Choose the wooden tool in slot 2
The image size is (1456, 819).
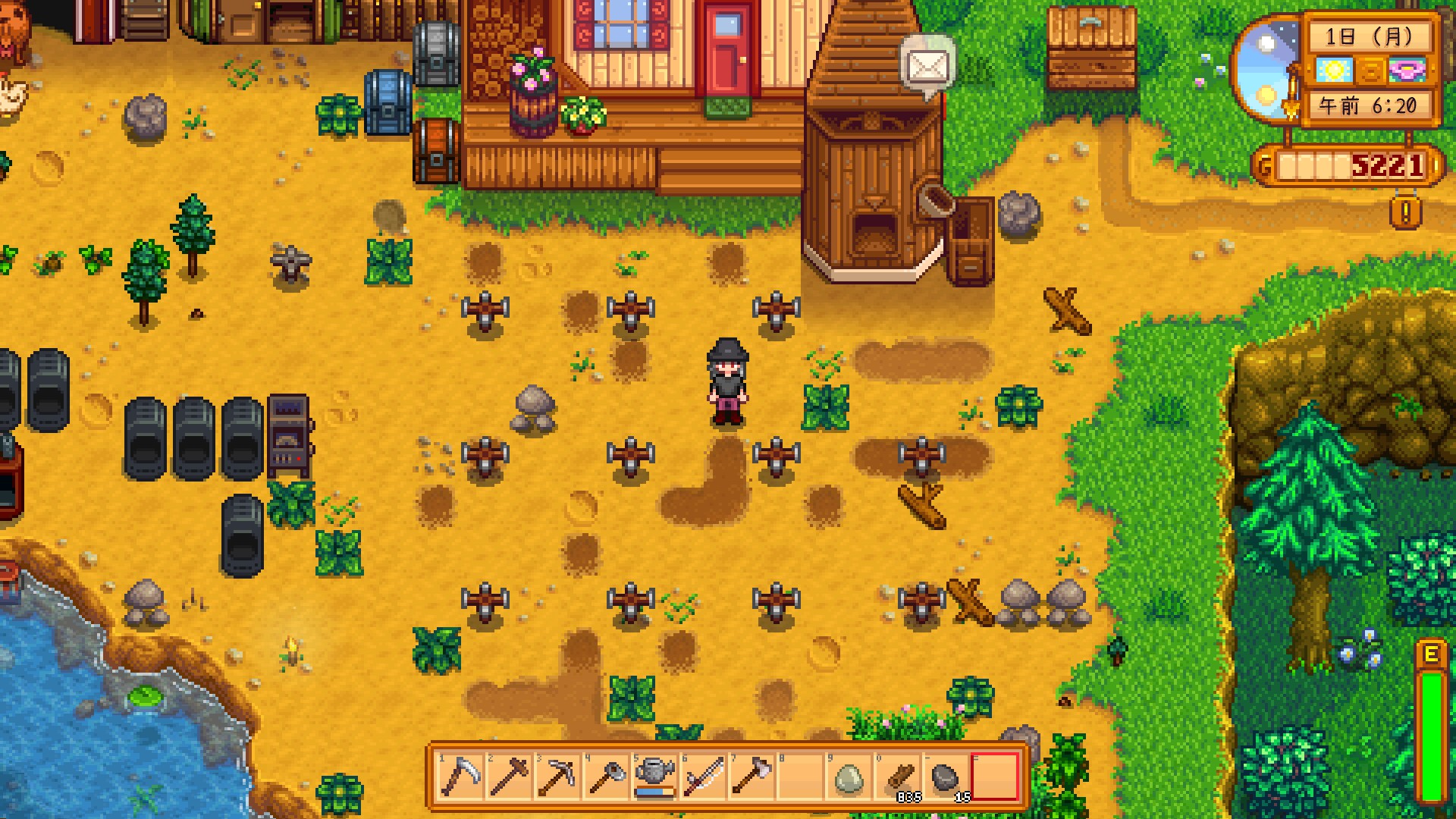click(509, 777)
